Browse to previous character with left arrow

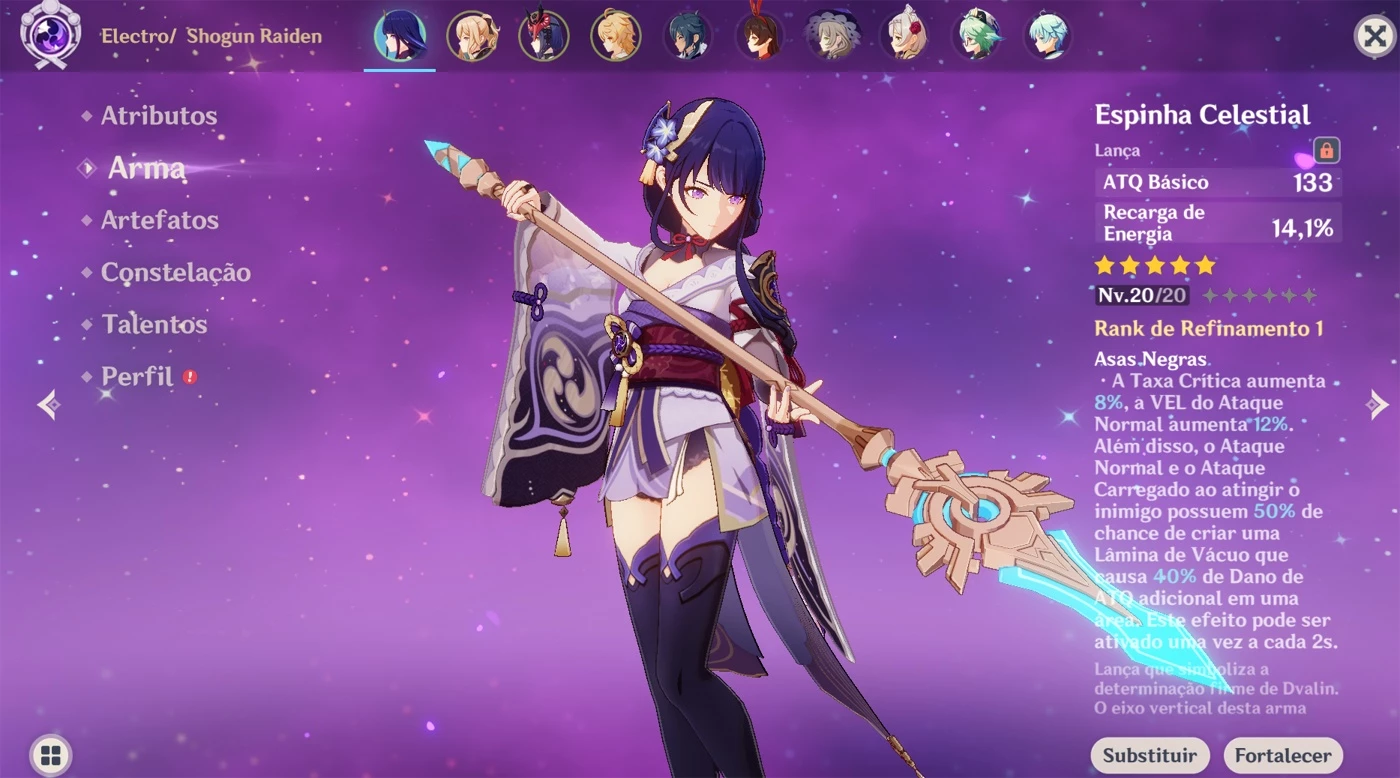coord(47,403)
